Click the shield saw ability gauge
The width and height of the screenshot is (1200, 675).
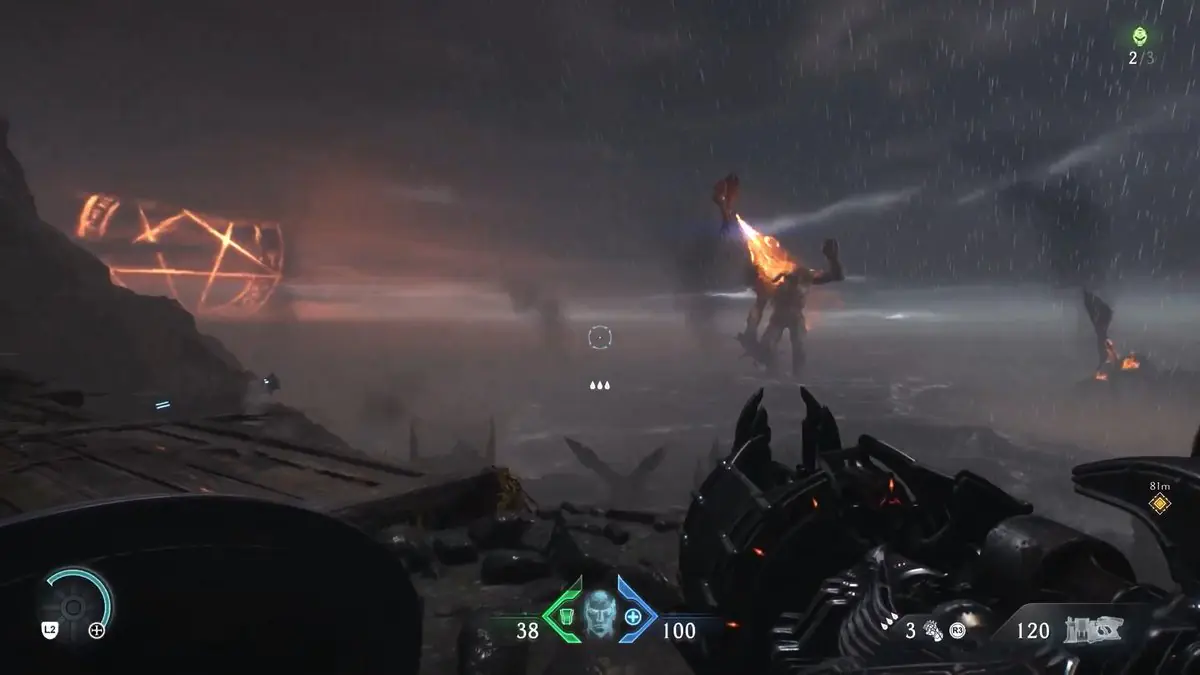[74, 604]
